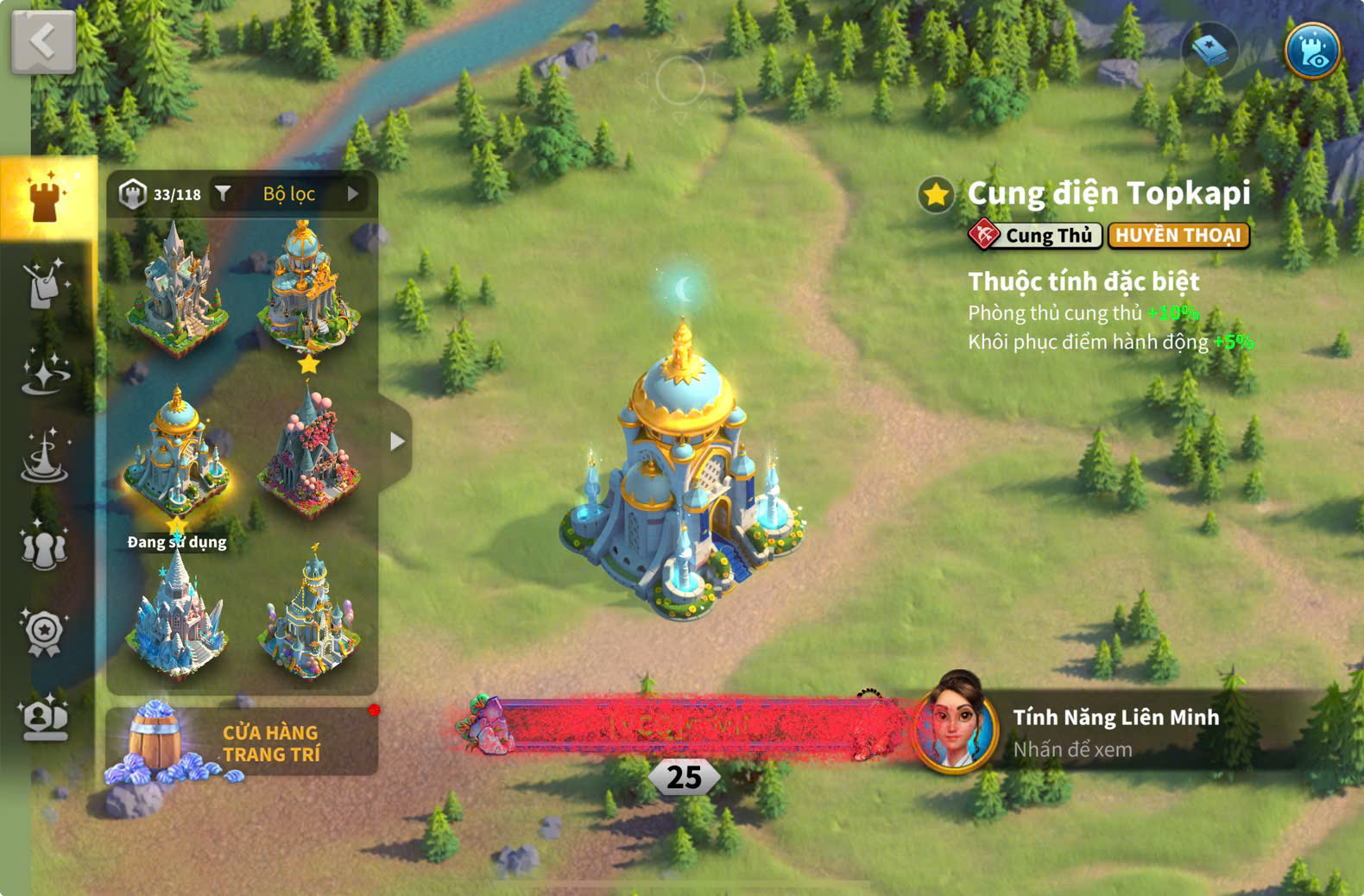Select the white gothic castle theme
The width and height of the screenshot is (1364, 896).
click(177, 289)
